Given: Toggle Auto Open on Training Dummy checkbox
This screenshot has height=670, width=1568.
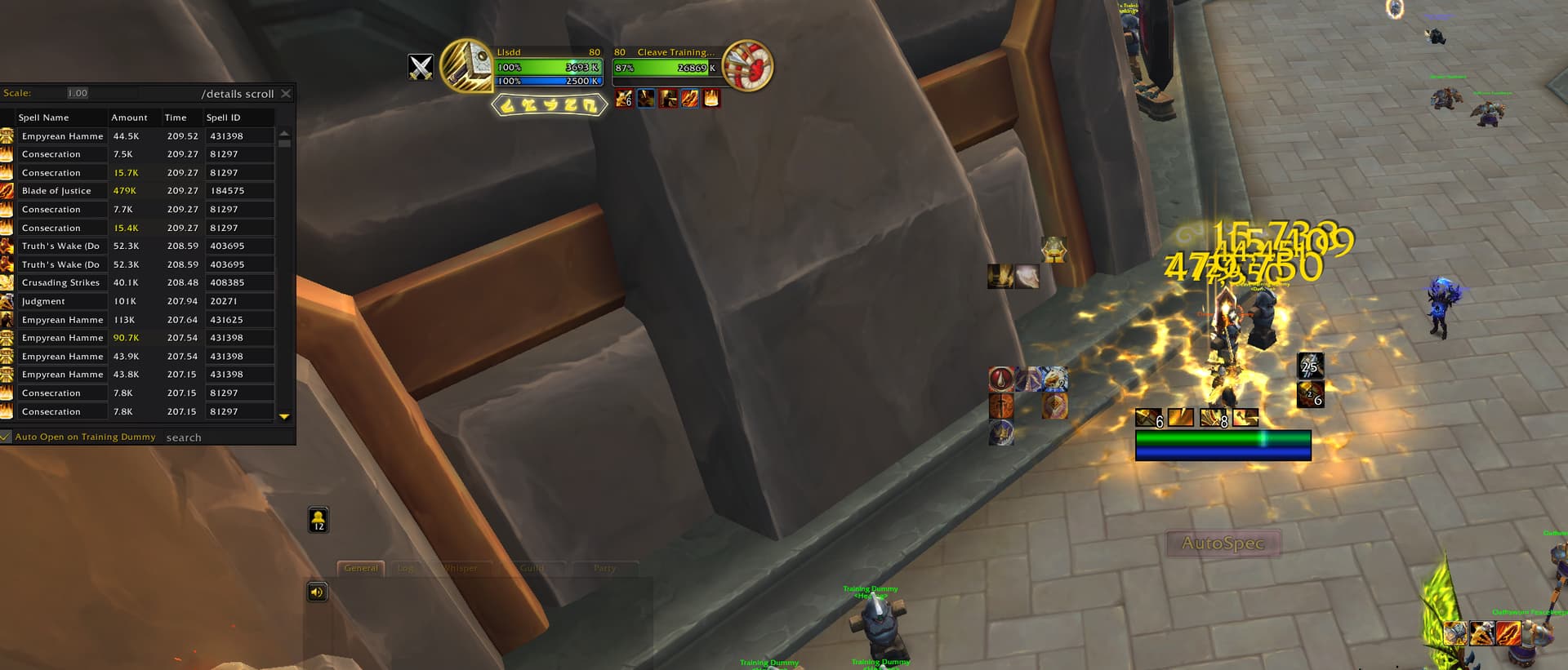Looking at the screenshot, I should point(6,437).
